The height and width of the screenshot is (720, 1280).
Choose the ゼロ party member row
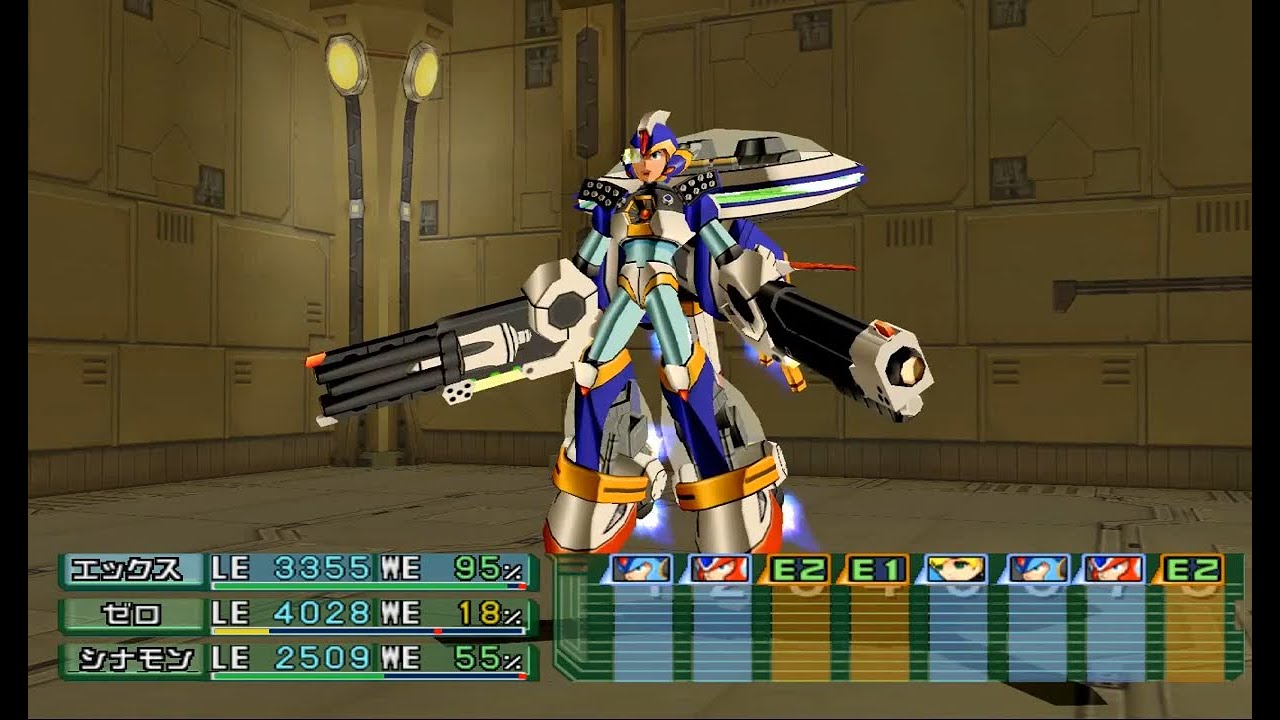tap(298, 615)
